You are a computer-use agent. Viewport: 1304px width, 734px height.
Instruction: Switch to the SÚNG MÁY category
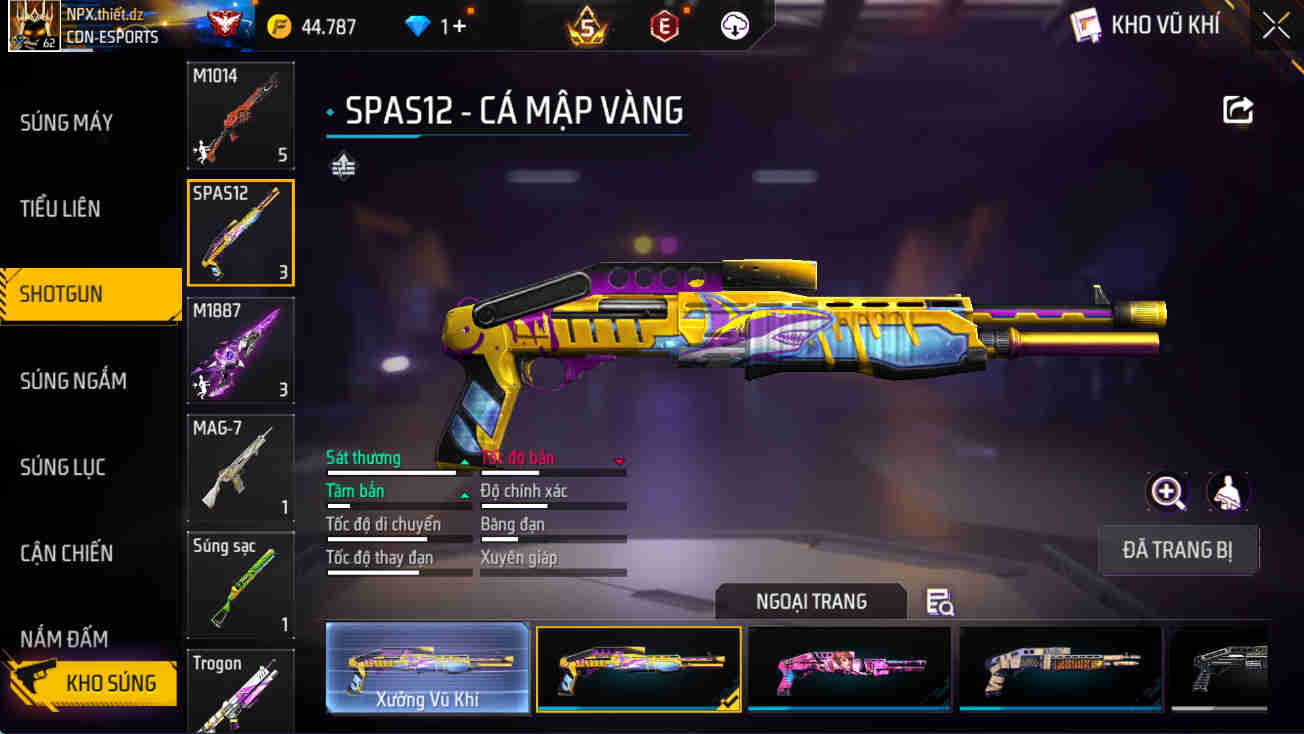click(x=67, y=123)
